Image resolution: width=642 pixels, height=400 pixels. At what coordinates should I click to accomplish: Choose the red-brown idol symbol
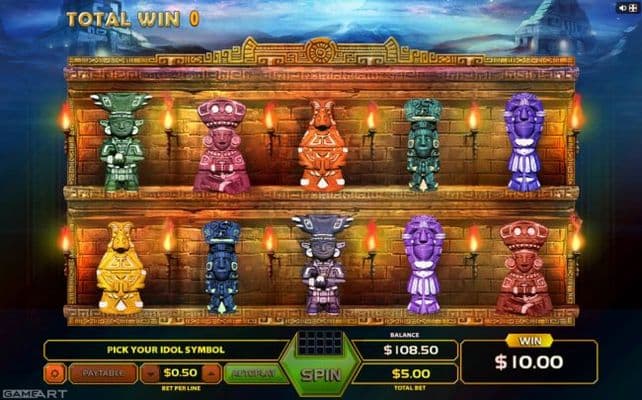(x=524, y=267)
